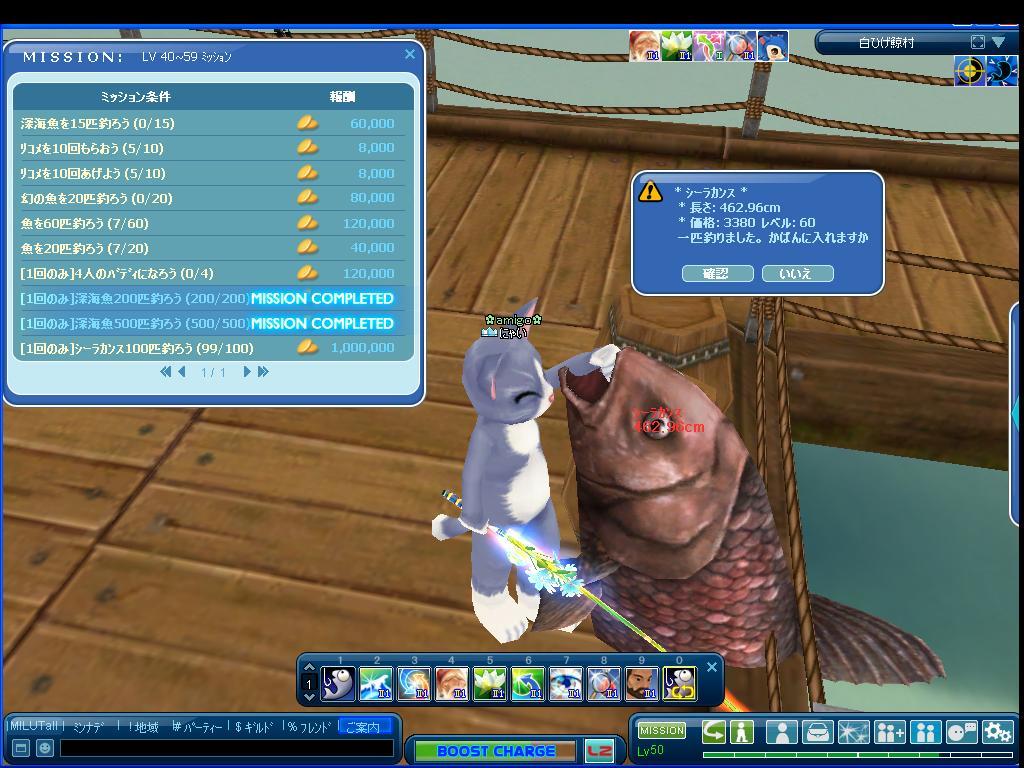Open the chat bubble social menu
This screenshot has width=1024, height=768.
(x=961, y=732)
